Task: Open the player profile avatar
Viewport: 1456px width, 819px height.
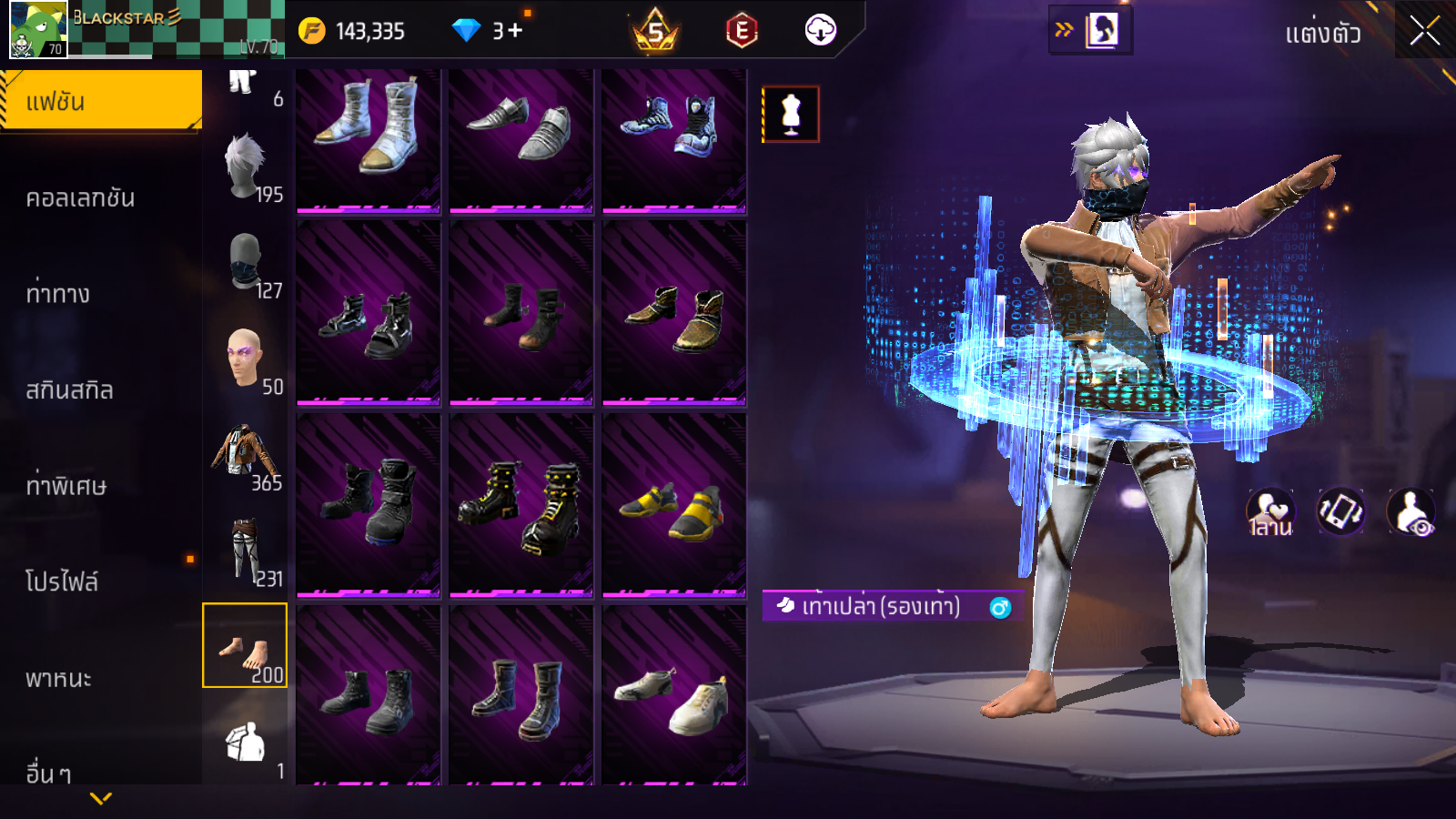Action: coord(38,29)
